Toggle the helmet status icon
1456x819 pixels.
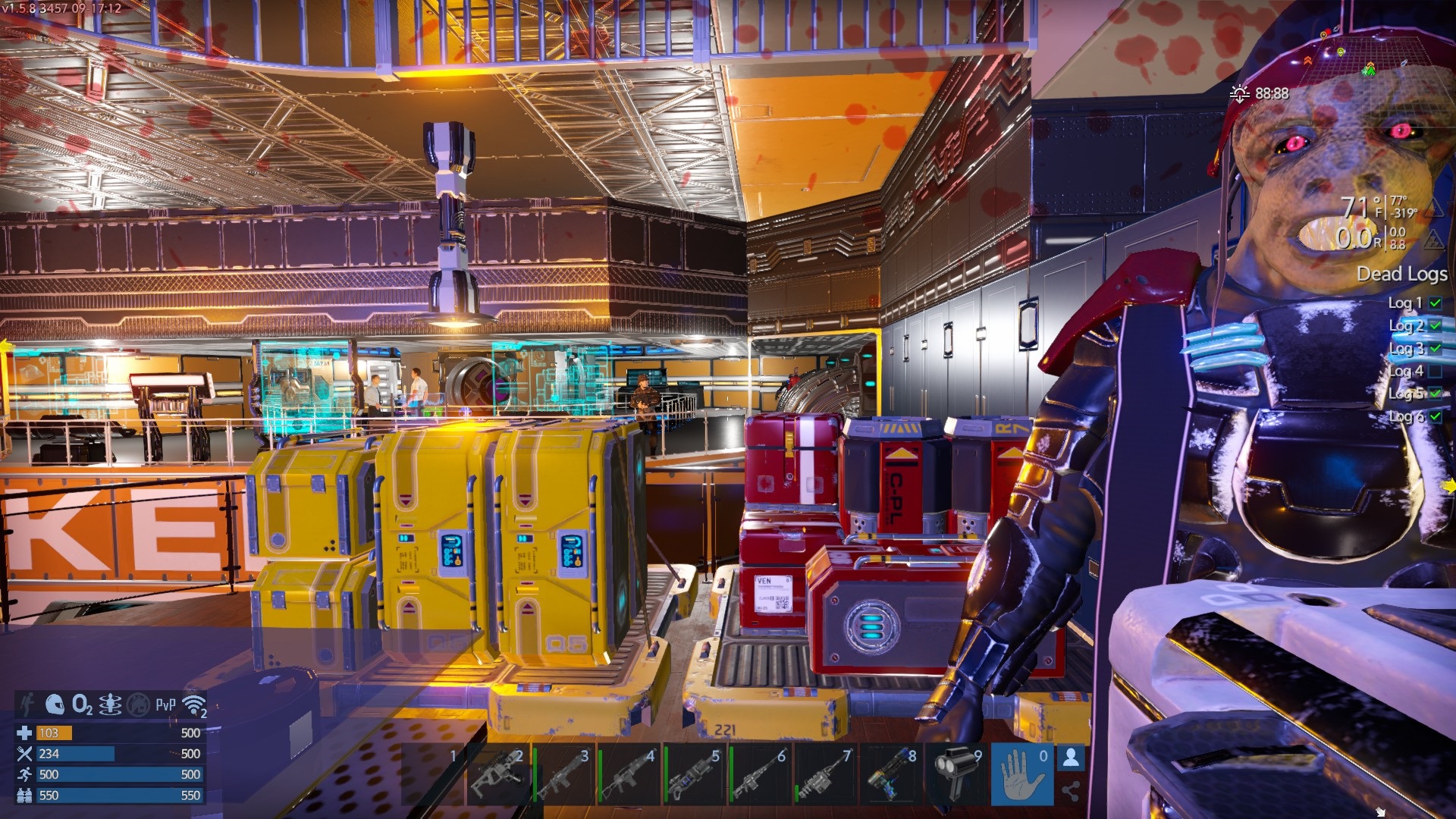54,704
